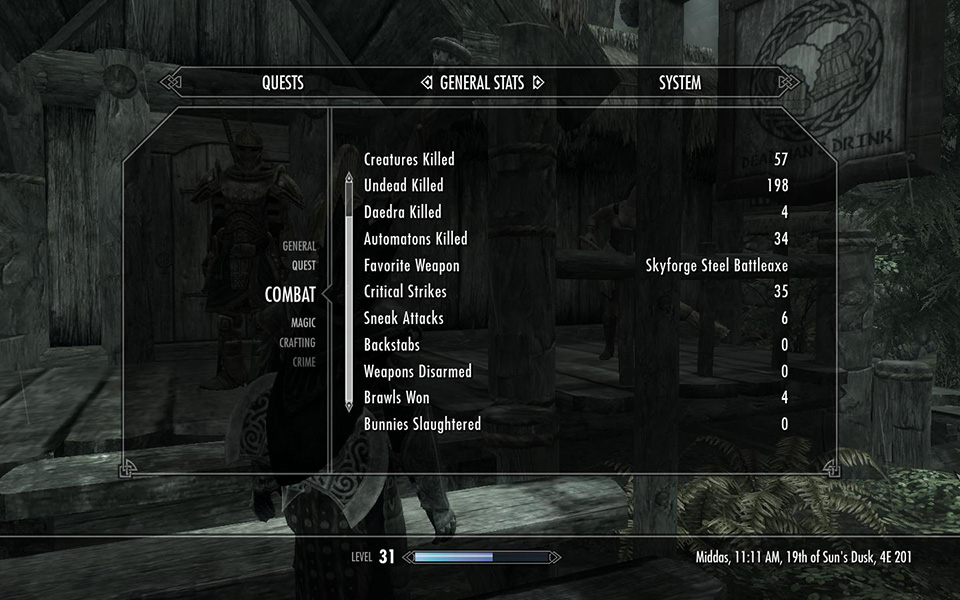View the Magic stats category
Screen dimensions: 960x600
303,323
